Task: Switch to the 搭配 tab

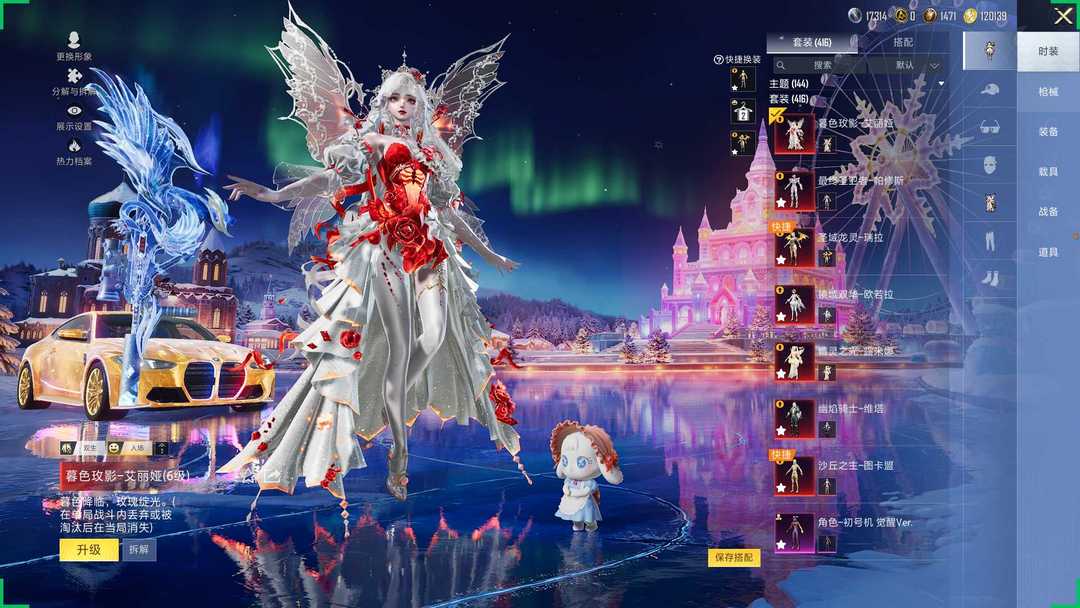Action: pos(903,43)
